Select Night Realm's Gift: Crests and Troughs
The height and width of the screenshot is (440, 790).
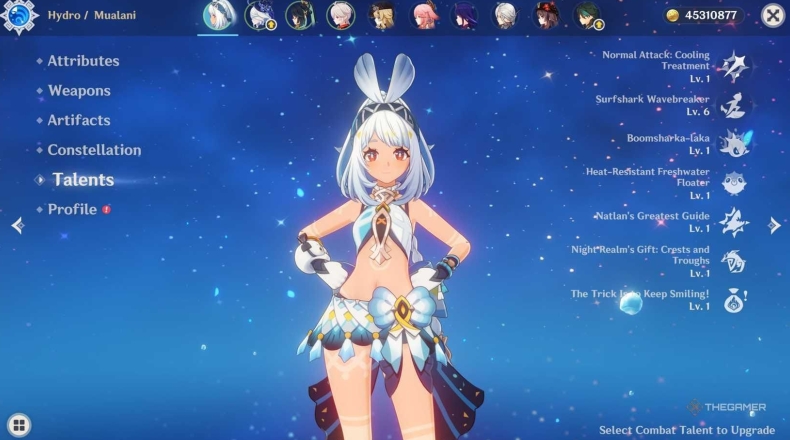pos(733,260)
